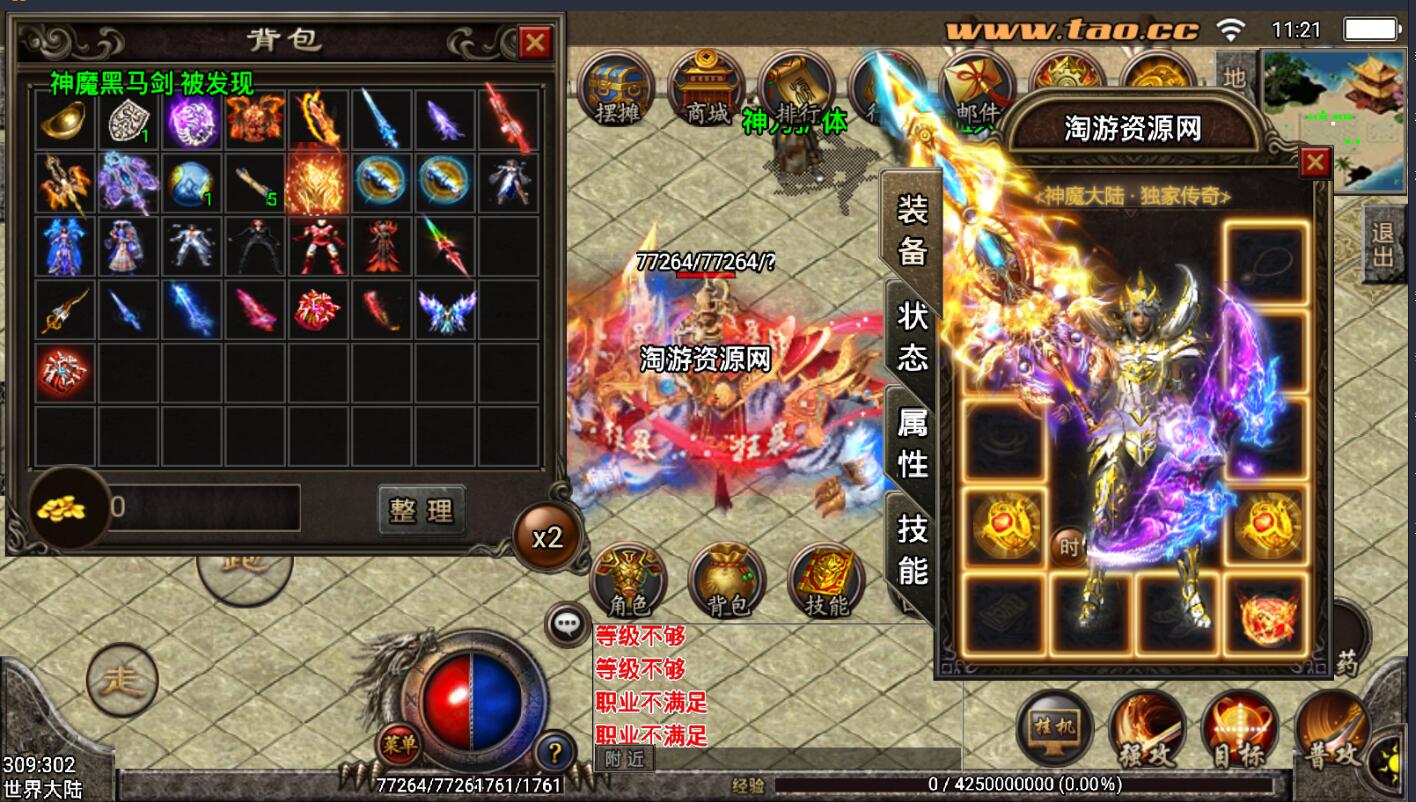Switch to the 装备 equipment tab

tap(912, 230)
